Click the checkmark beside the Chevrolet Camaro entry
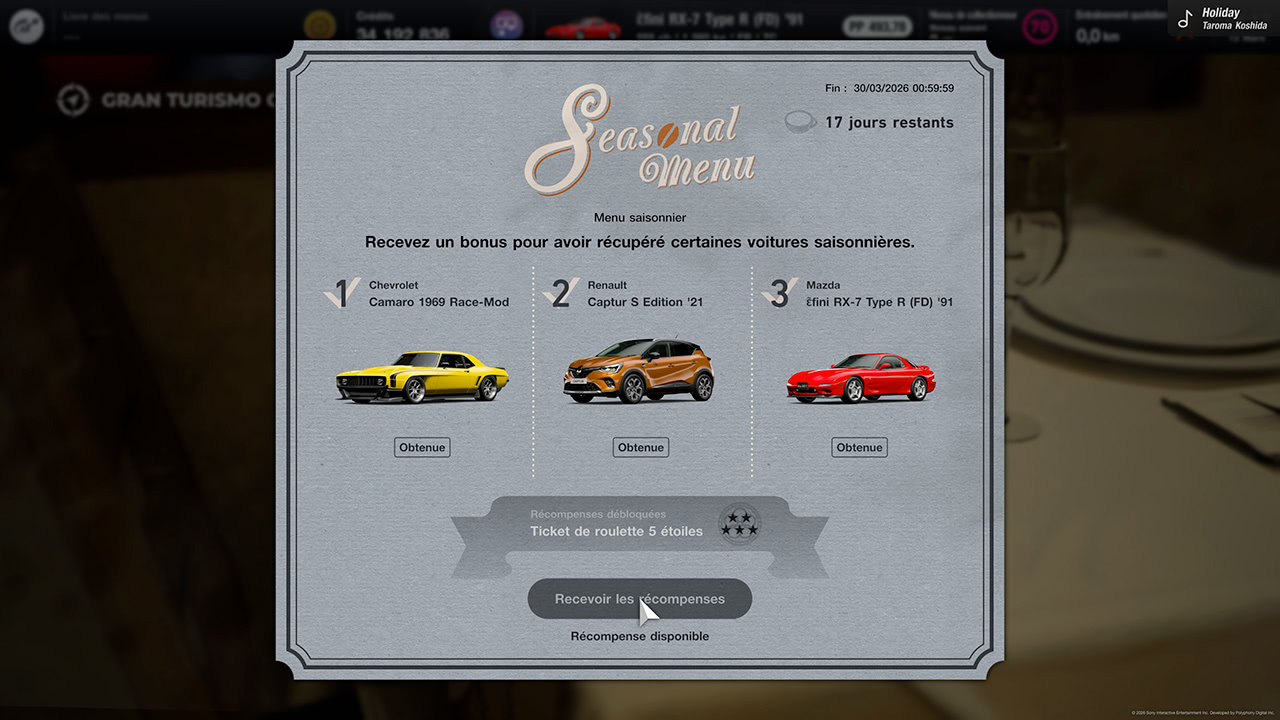The height and width of the screenshot is (720, 1280). tap(341, 294)
